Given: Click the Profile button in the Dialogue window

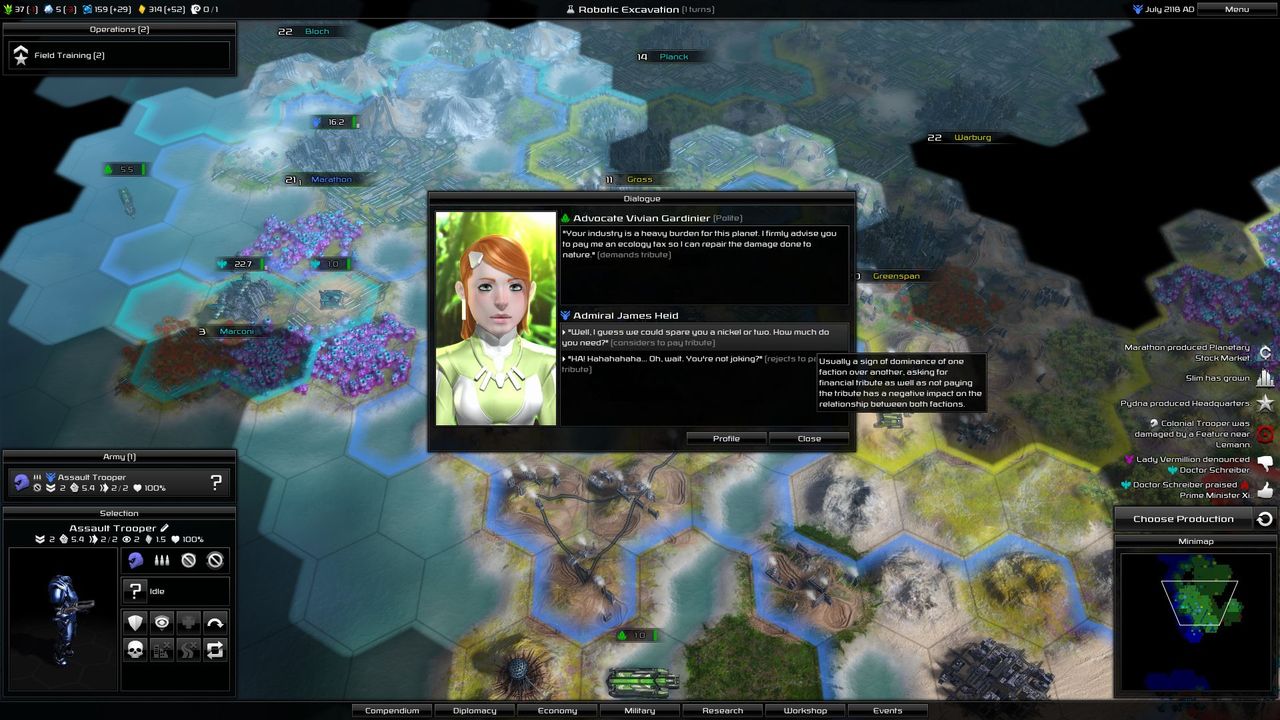Looking at the screenshot, I should coord(726,438).
